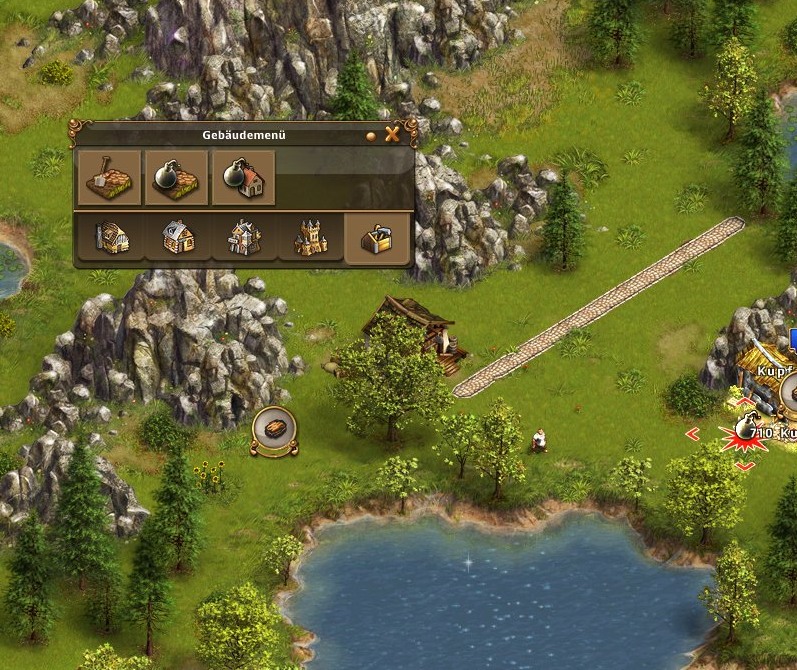Click the round resource deposit marker badge

(274, 430)
